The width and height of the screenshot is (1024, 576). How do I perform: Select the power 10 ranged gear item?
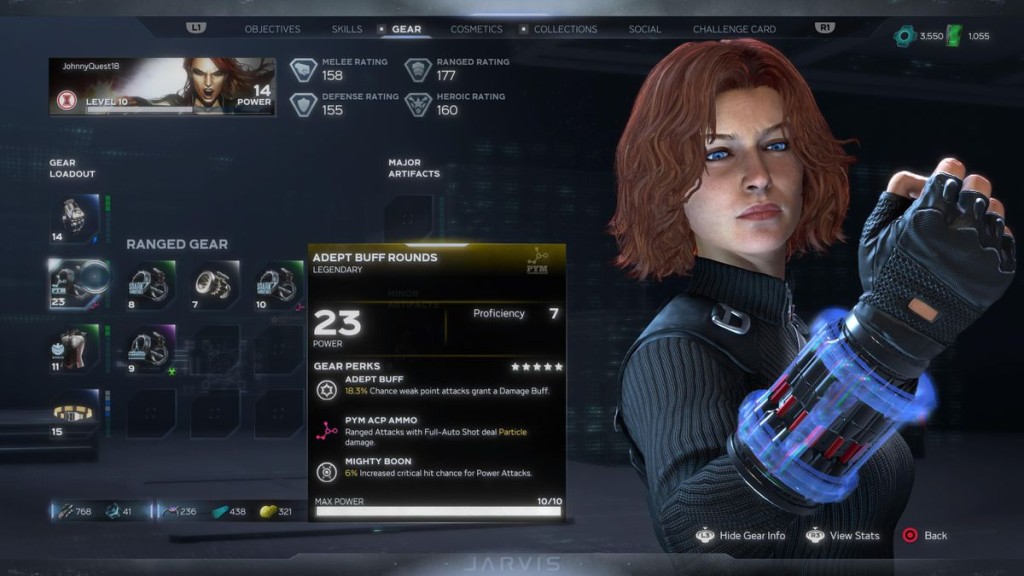click(277, 284)
